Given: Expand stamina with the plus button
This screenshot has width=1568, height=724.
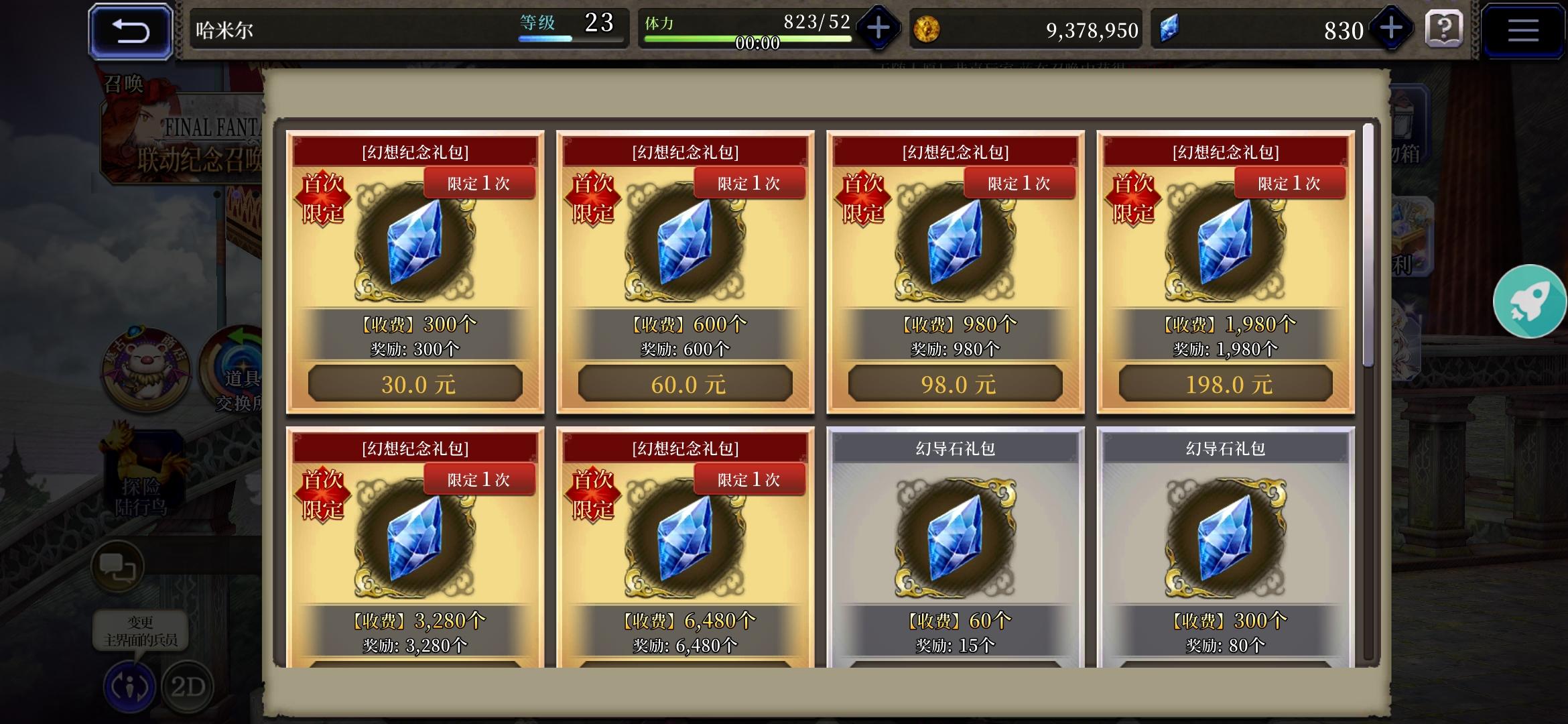Looking at the screenshot, I should pyautogui.click(x=878, y=29).
